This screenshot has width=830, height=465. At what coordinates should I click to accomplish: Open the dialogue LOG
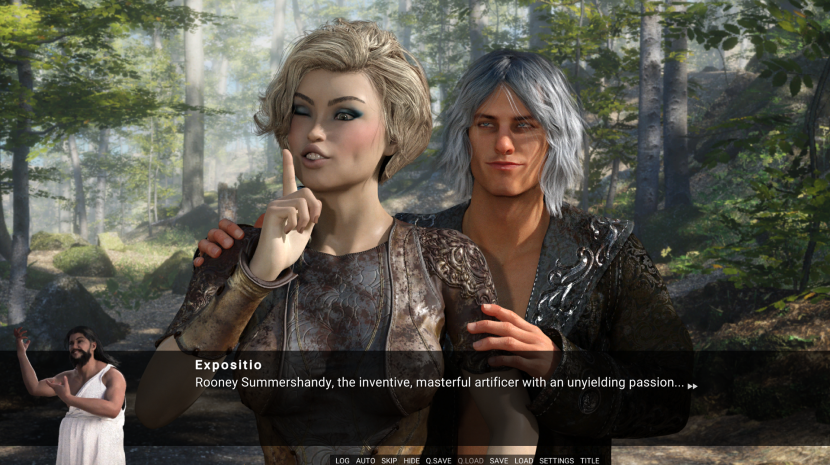click(343, 461)
